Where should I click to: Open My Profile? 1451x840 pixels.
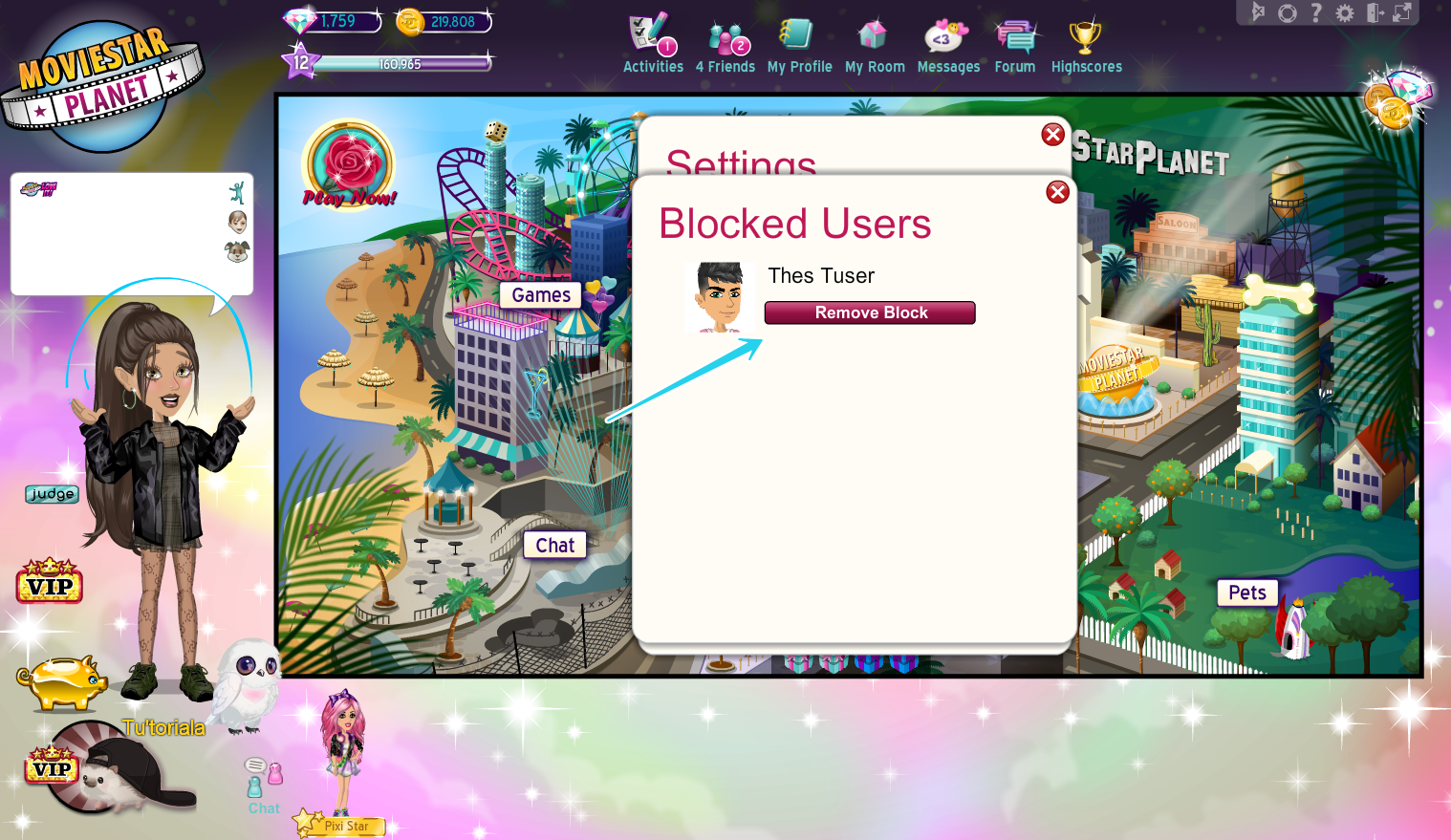click(799, 40)
